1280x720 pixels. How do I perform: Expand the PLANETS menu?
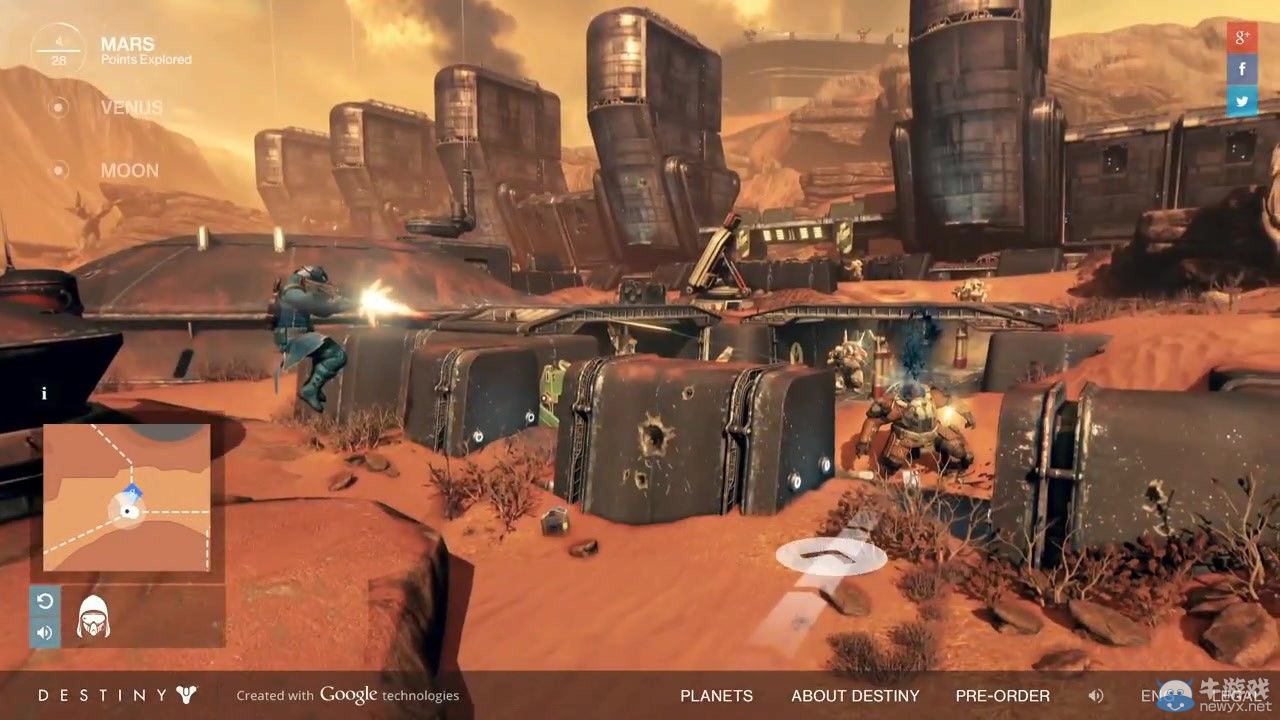pos(716,695)
